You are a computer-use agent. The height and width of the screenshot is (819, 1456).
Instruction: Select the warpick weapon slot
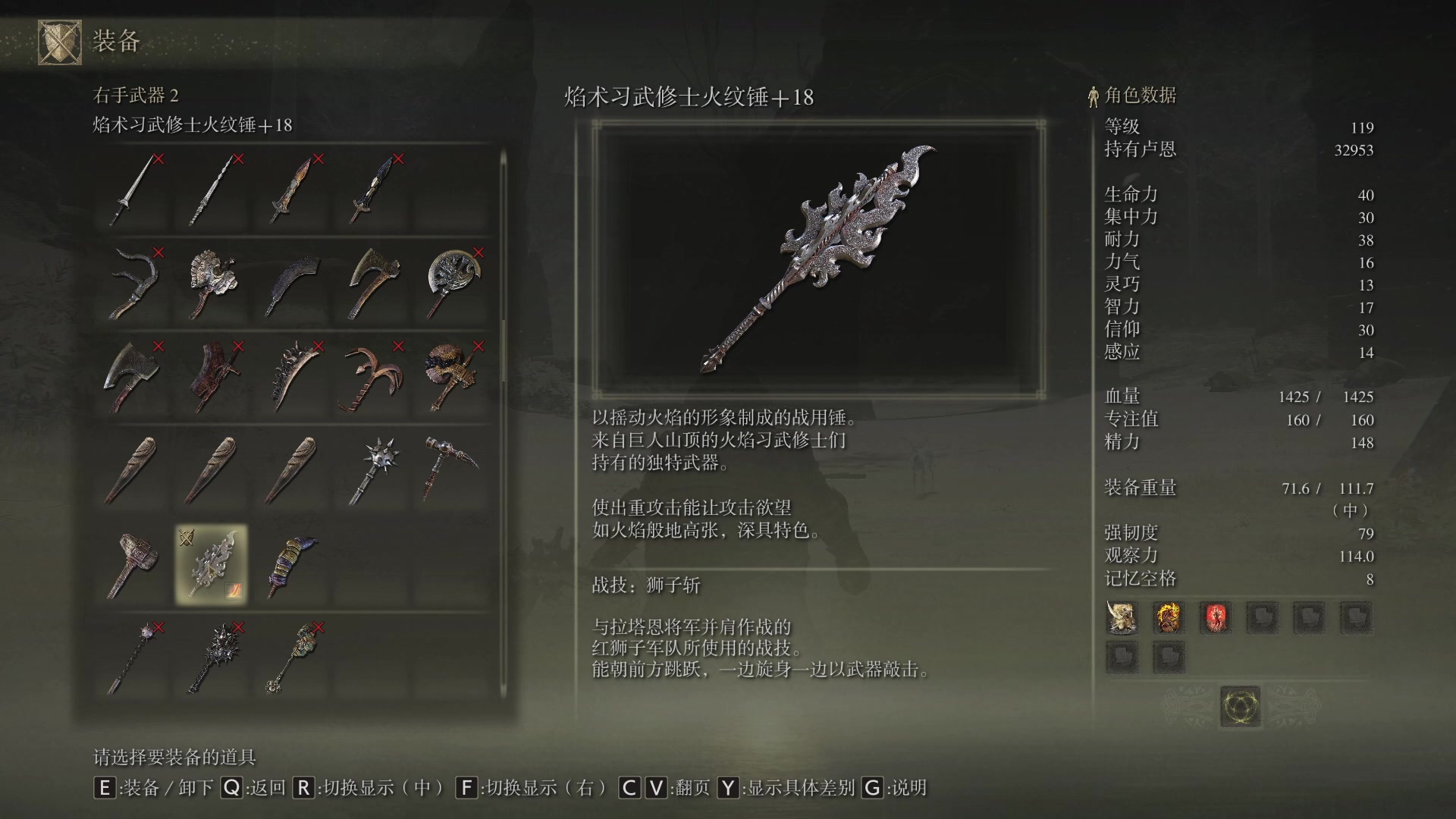tap(451, 470)
